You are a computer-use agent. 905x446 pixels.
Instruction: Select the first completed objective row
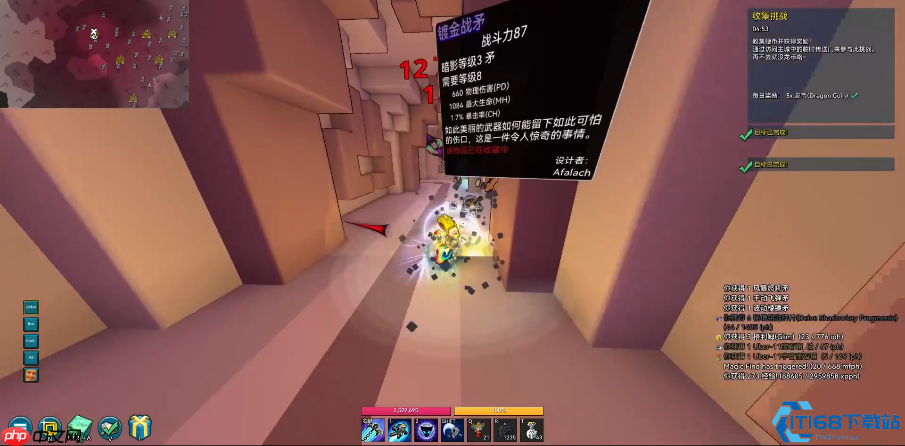point(818,132)
